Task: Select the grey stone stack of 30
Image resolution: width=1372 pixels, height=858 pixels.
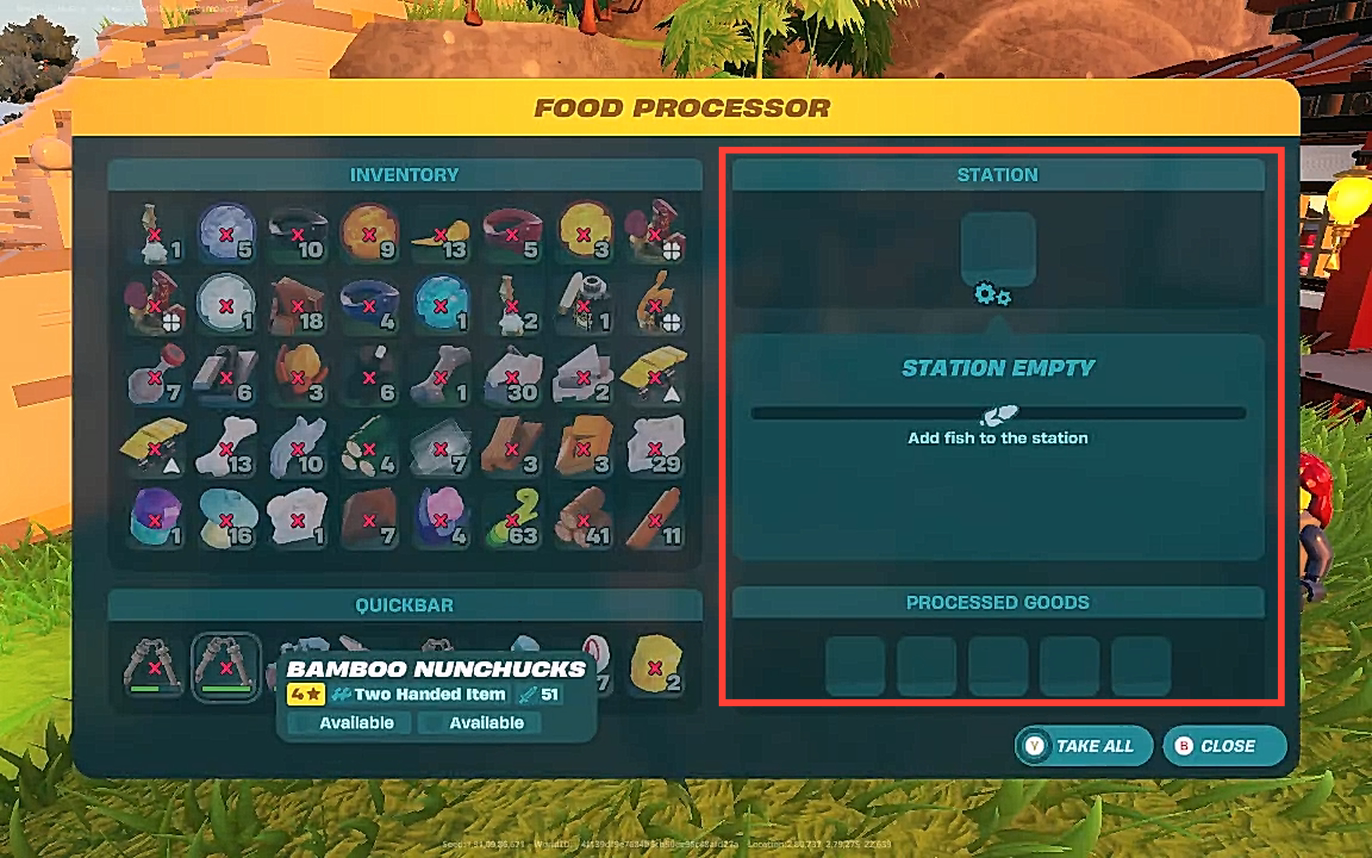Action: click(x=512, y=377)
